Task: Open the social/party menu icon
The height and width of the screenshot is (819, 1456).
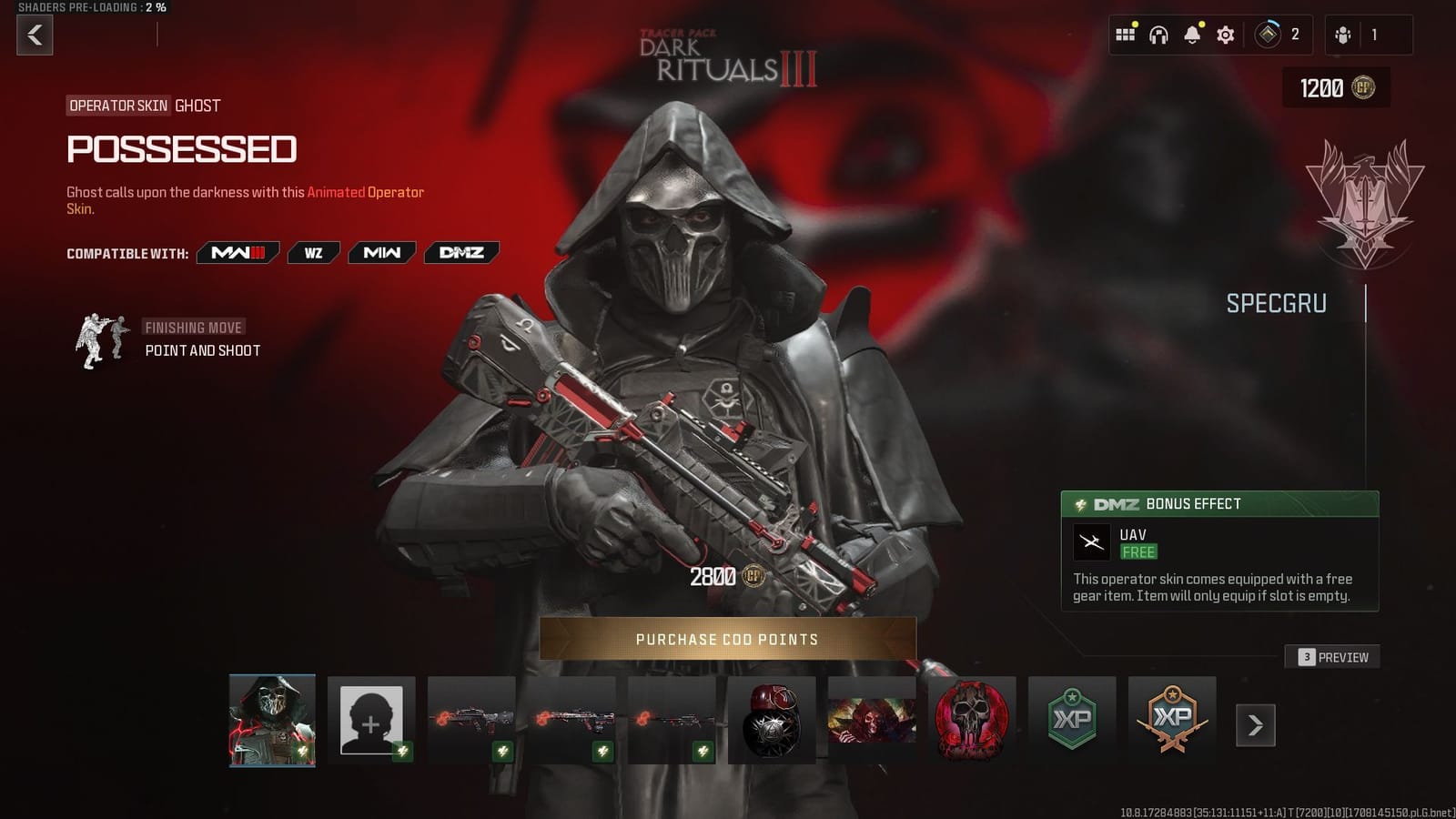Action: click(x=1341, y=36)
